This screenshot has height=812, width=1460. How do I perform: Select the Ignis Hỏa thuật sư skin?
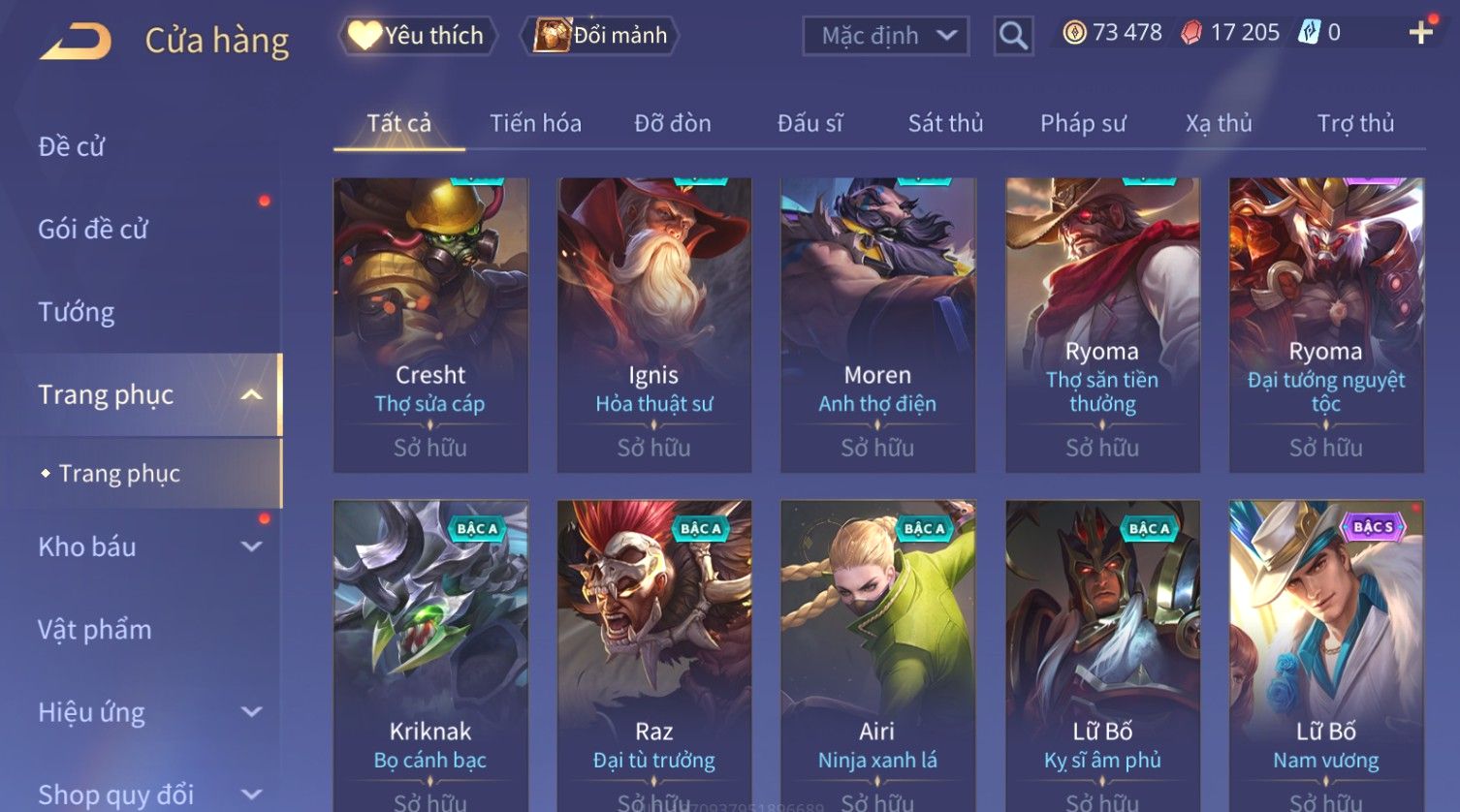click(654, 325)
